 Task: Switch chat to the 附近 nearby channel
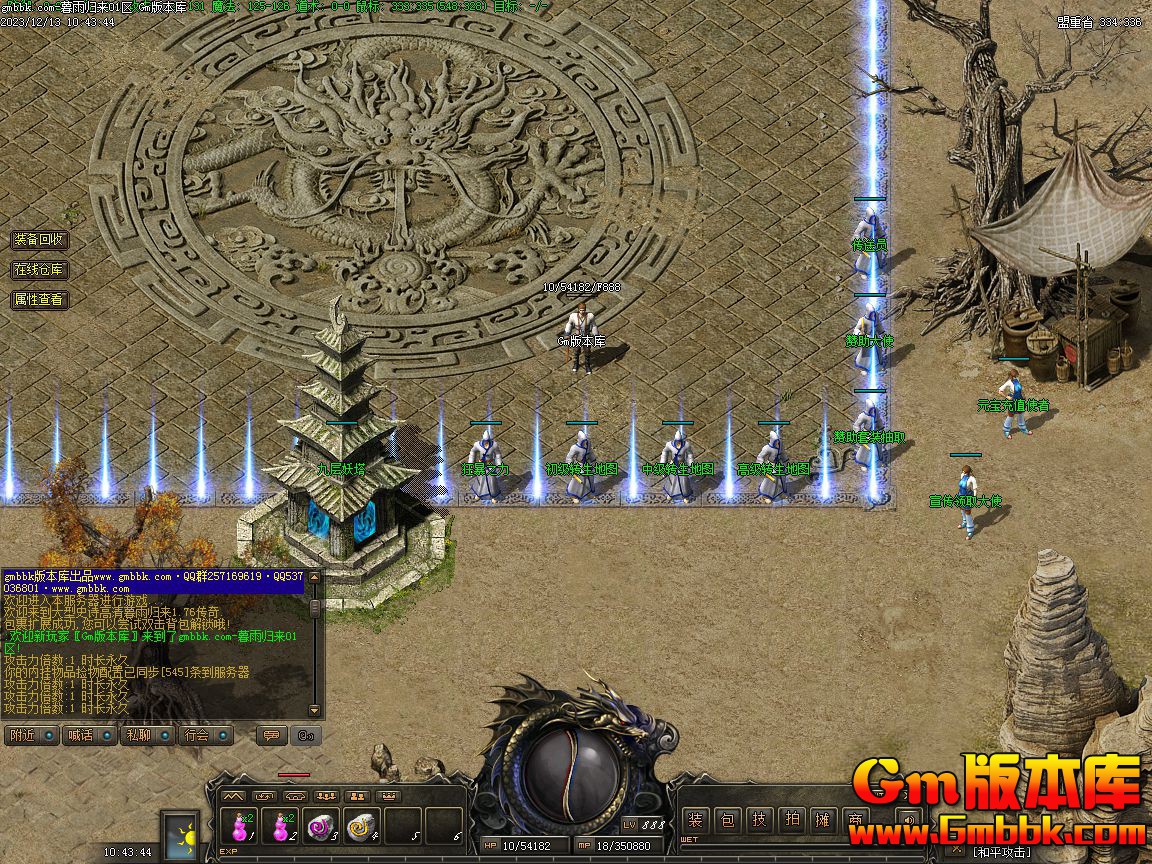22,735
